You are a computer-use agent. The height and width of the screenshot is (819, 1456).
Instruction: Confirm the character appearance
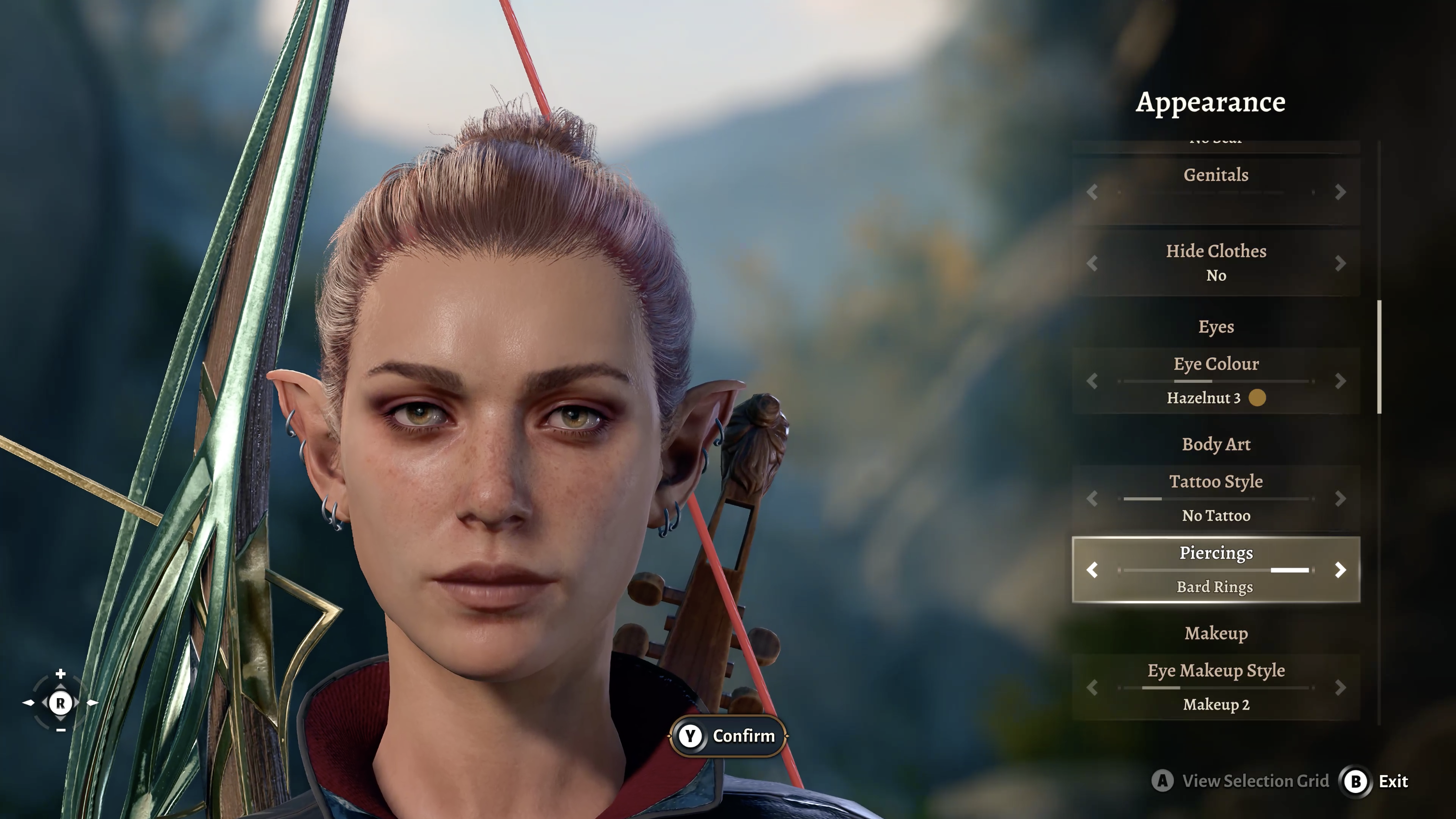tap(728, 736)
